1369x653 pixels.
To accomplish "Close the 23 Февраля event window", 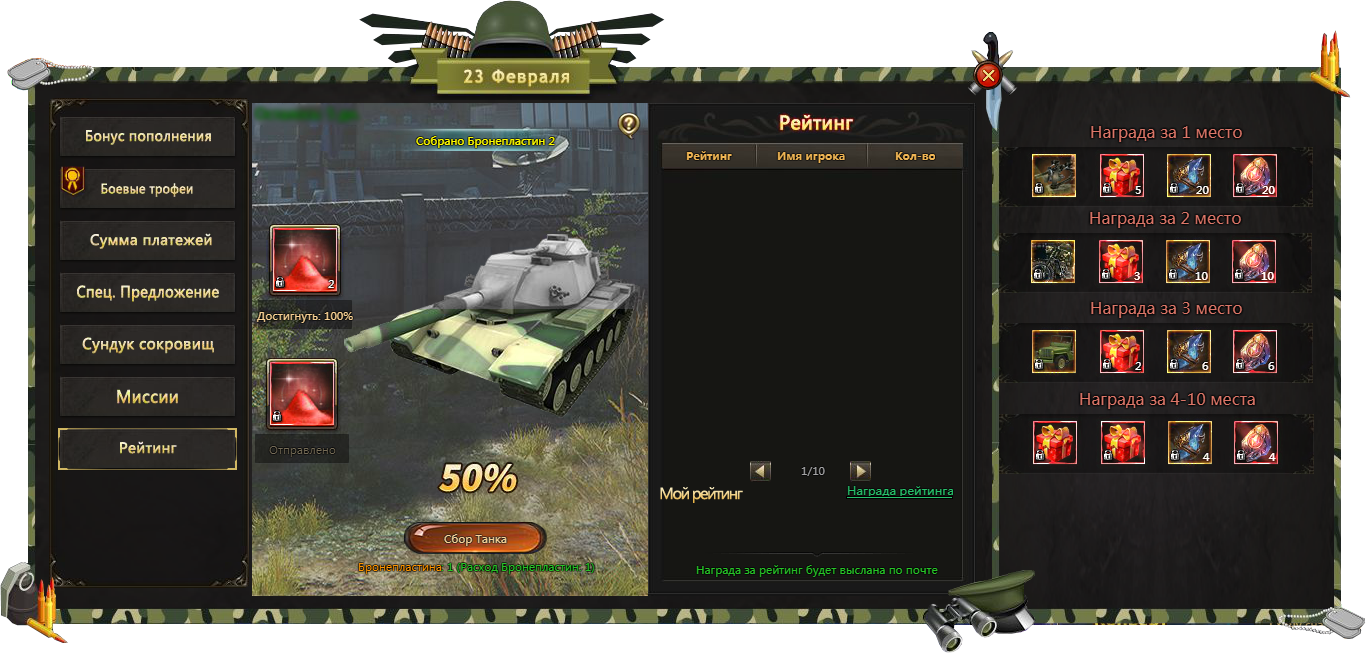I will (988, 76).
